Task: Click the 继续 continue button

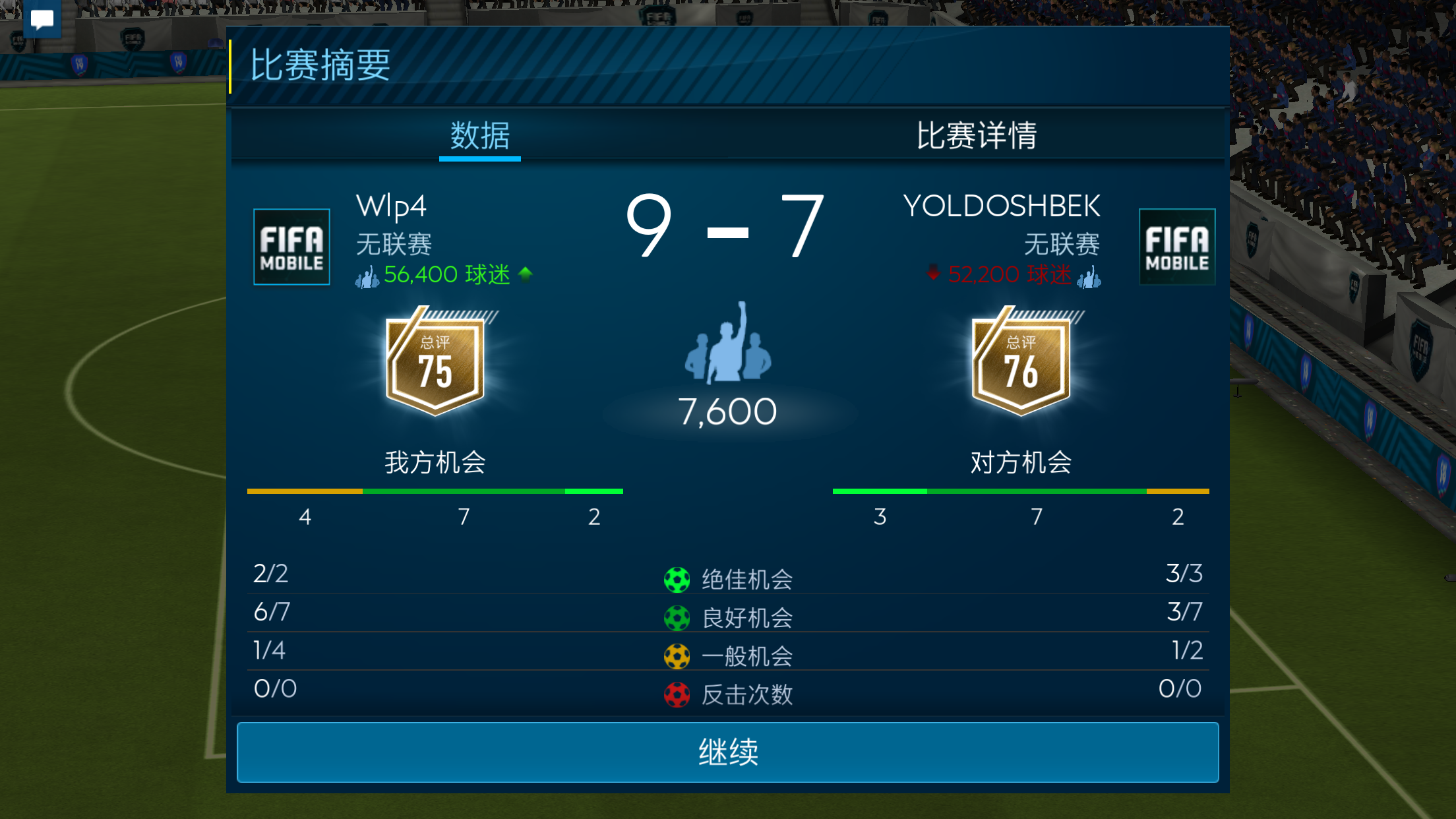Action: point(727,752)
